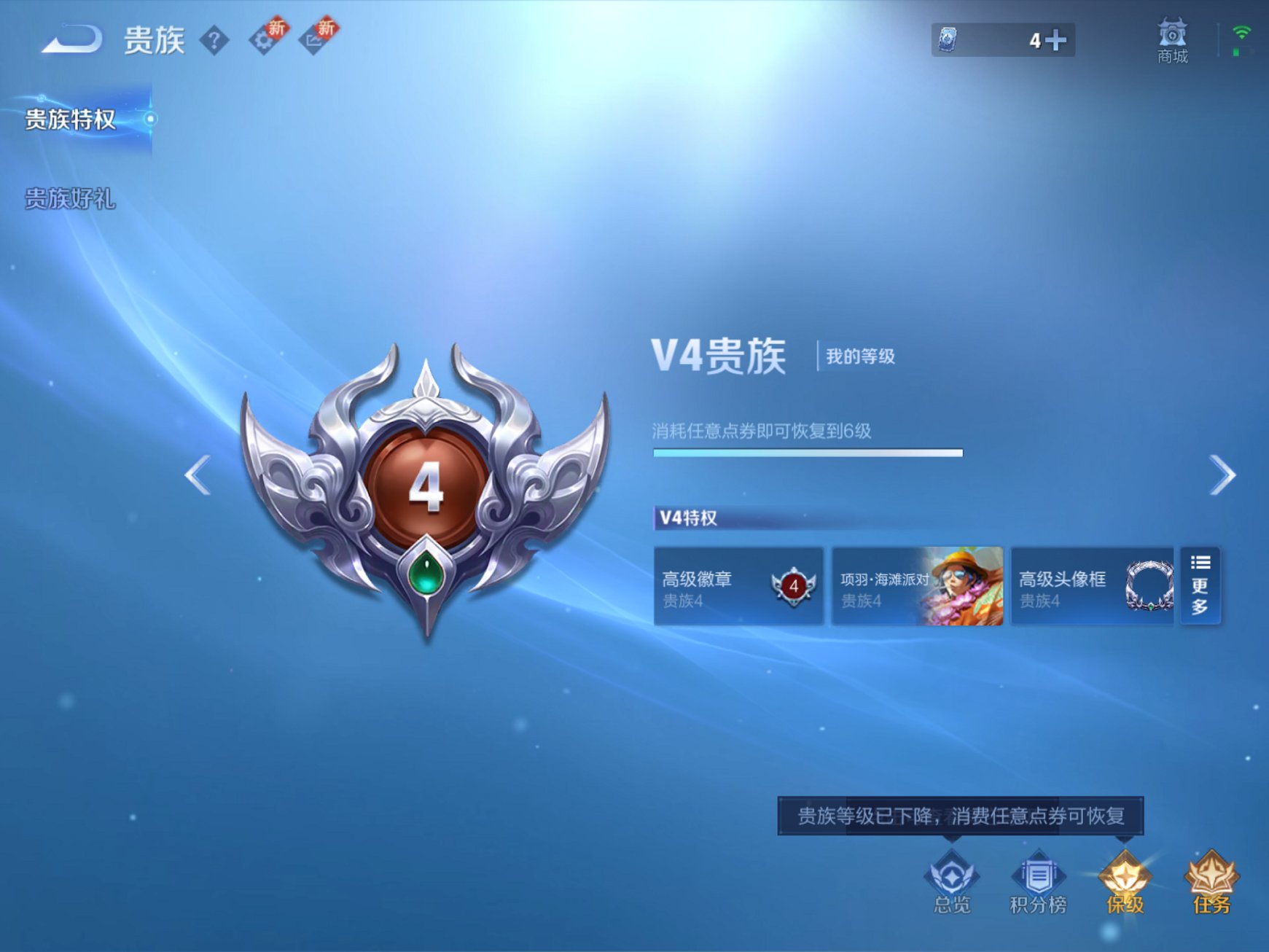
Task: Open the 任务 tasks icon
Action: pos(1213,884)
